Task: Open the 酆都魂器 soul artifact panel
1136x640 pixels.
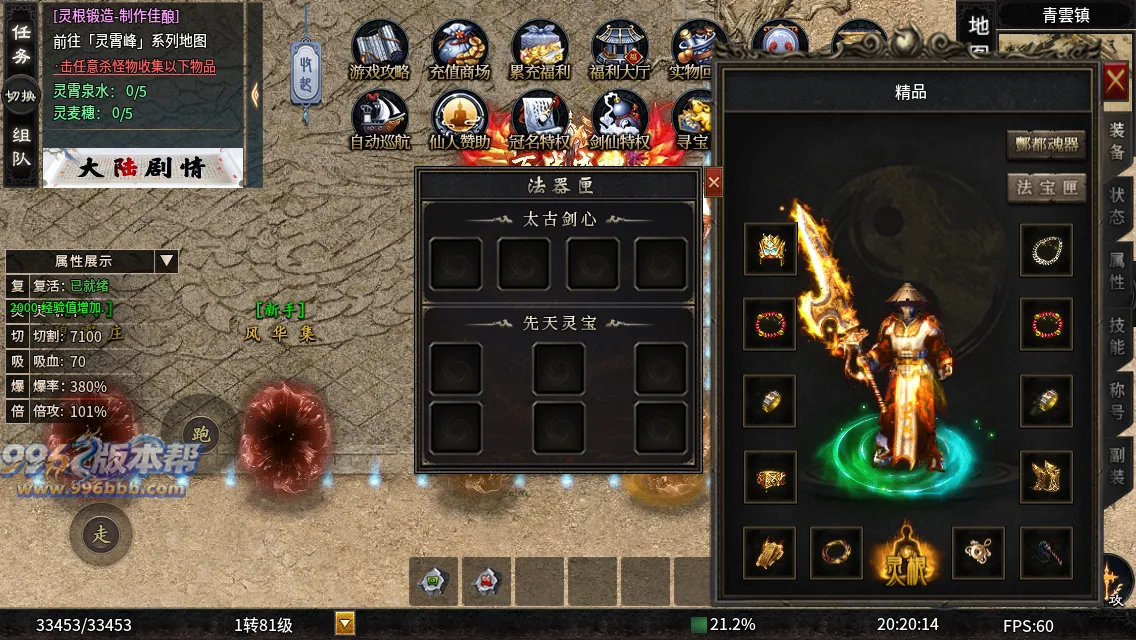Action: [1046, 145]
